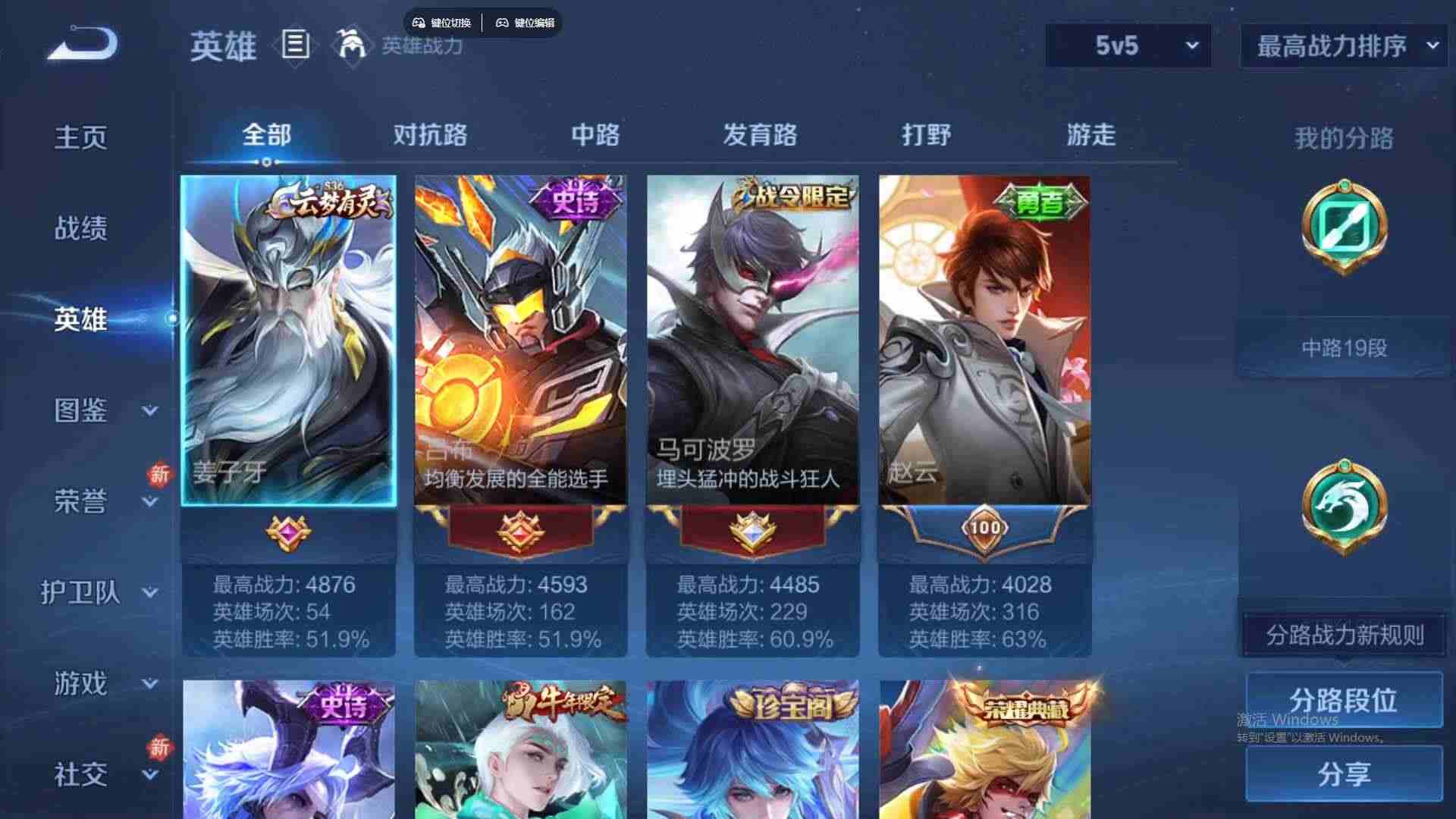Open the hero battle list icon beside 英雄
This screenshot has height=819, width=1456.
(x=296, y=45)
